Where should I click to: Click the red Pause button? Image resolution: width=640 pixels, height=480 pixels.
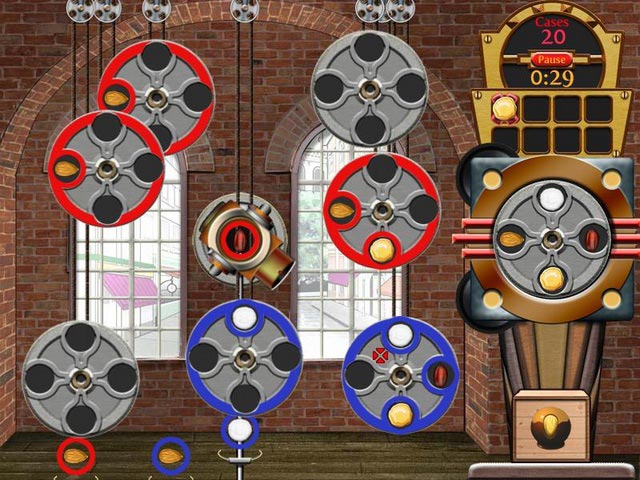[552, 60]
